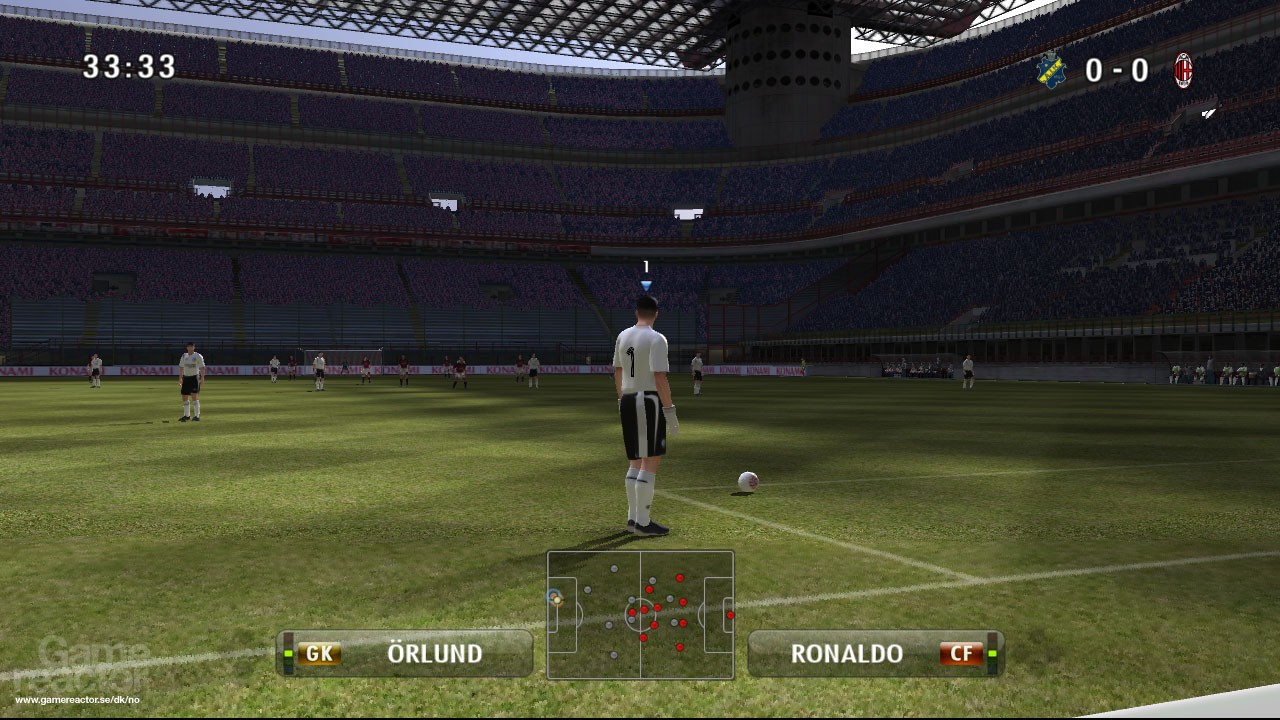Click the yellow ball marker on the radar
Image resolution: width=1280 pixels, height=720 pixels.
point(556,601)
